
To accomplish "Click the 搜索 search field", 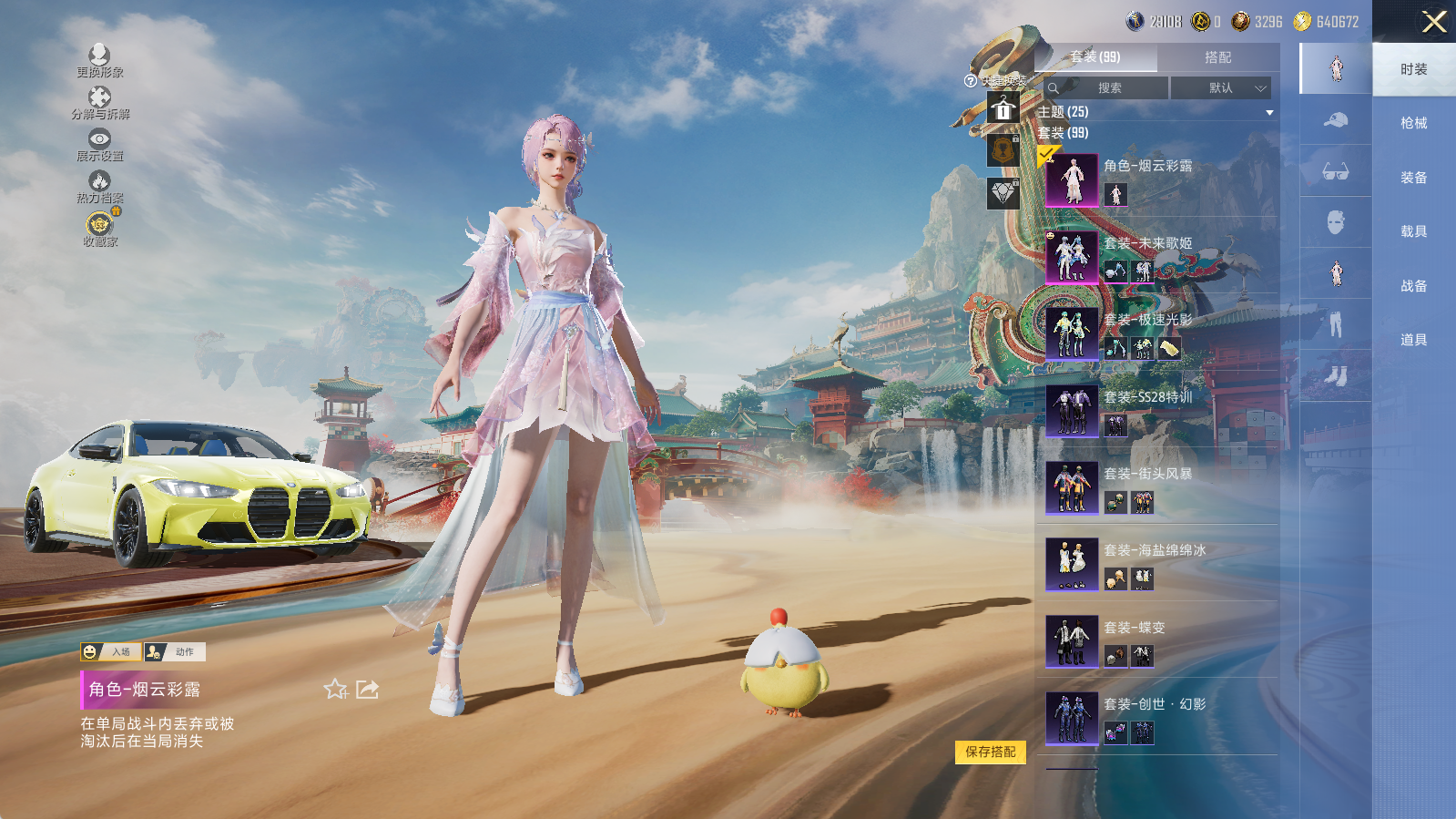I will click(1108, 88).
